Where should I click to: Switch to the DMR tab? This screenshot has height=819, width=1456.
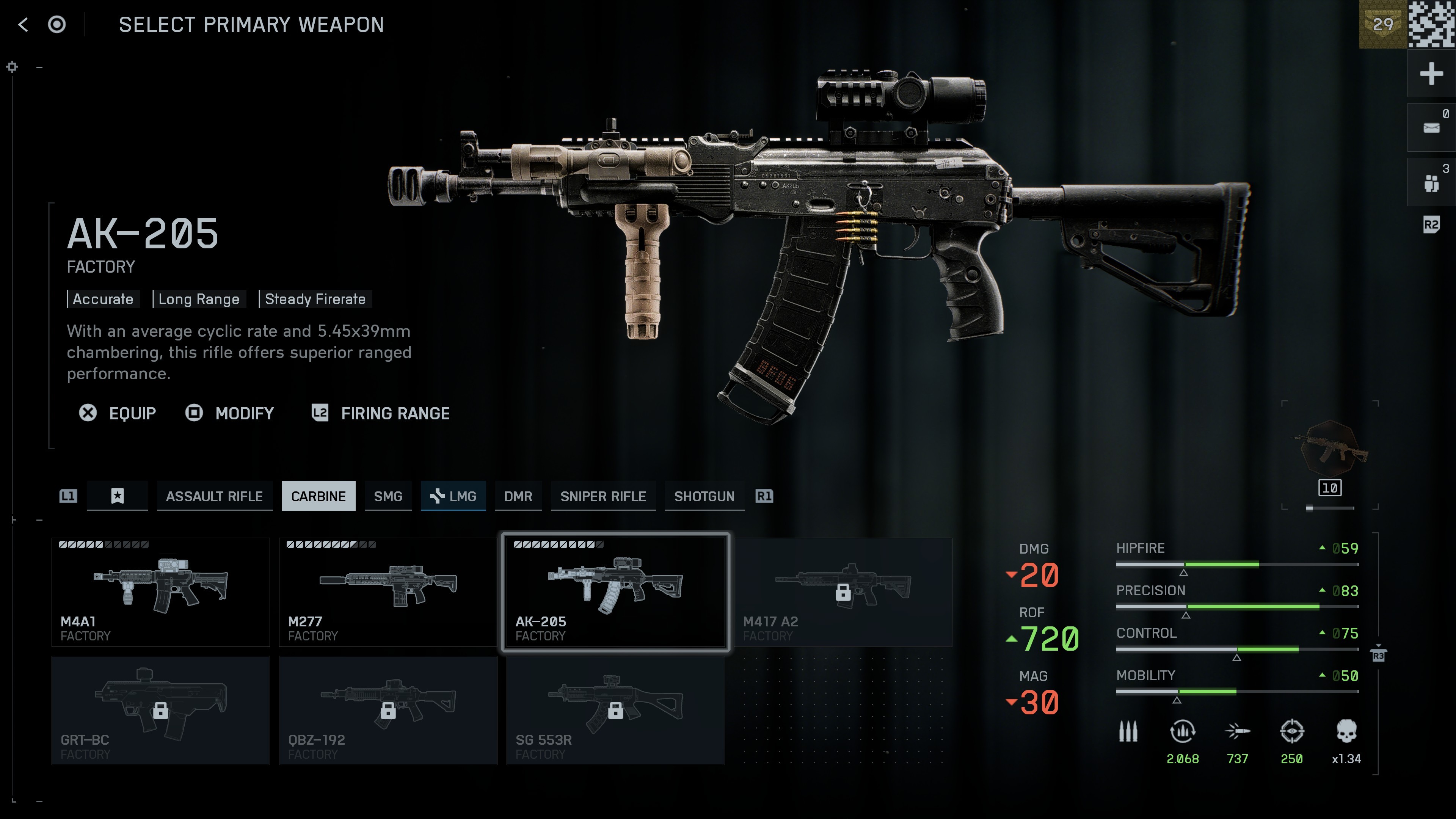click(x=518, y=496)
